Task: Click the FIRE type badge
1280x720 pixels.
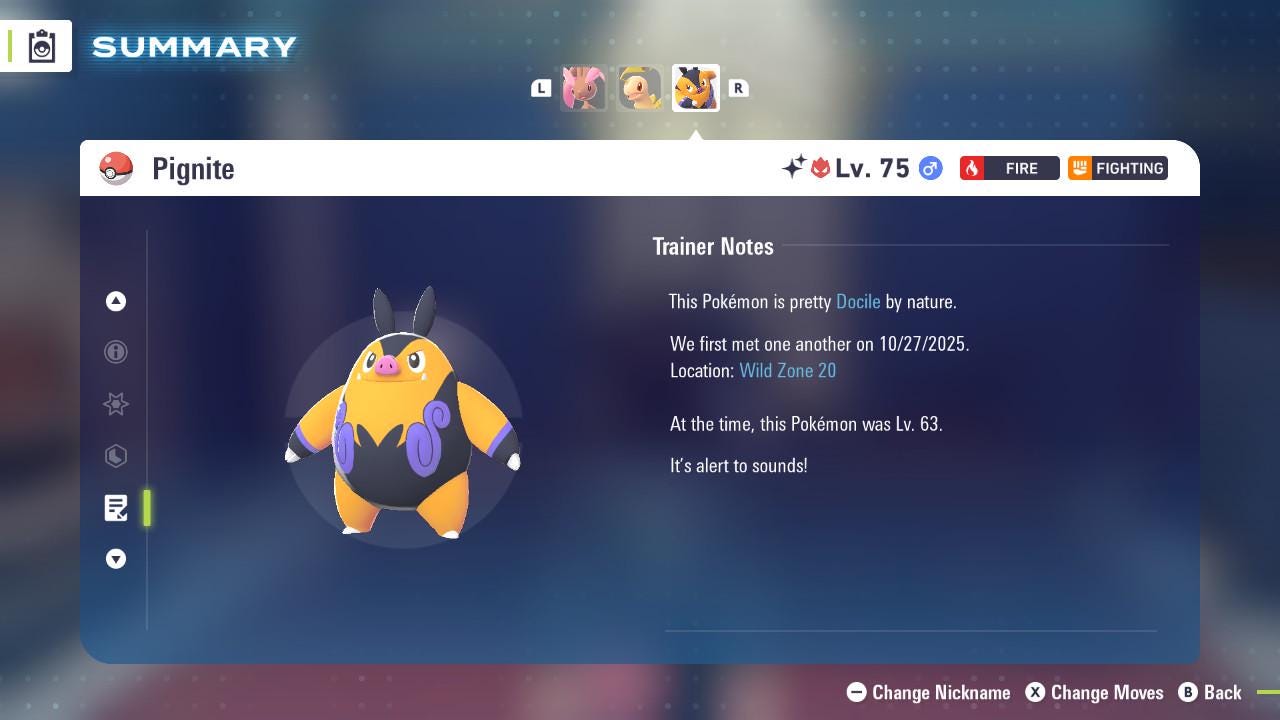Action: point(1009,168)
